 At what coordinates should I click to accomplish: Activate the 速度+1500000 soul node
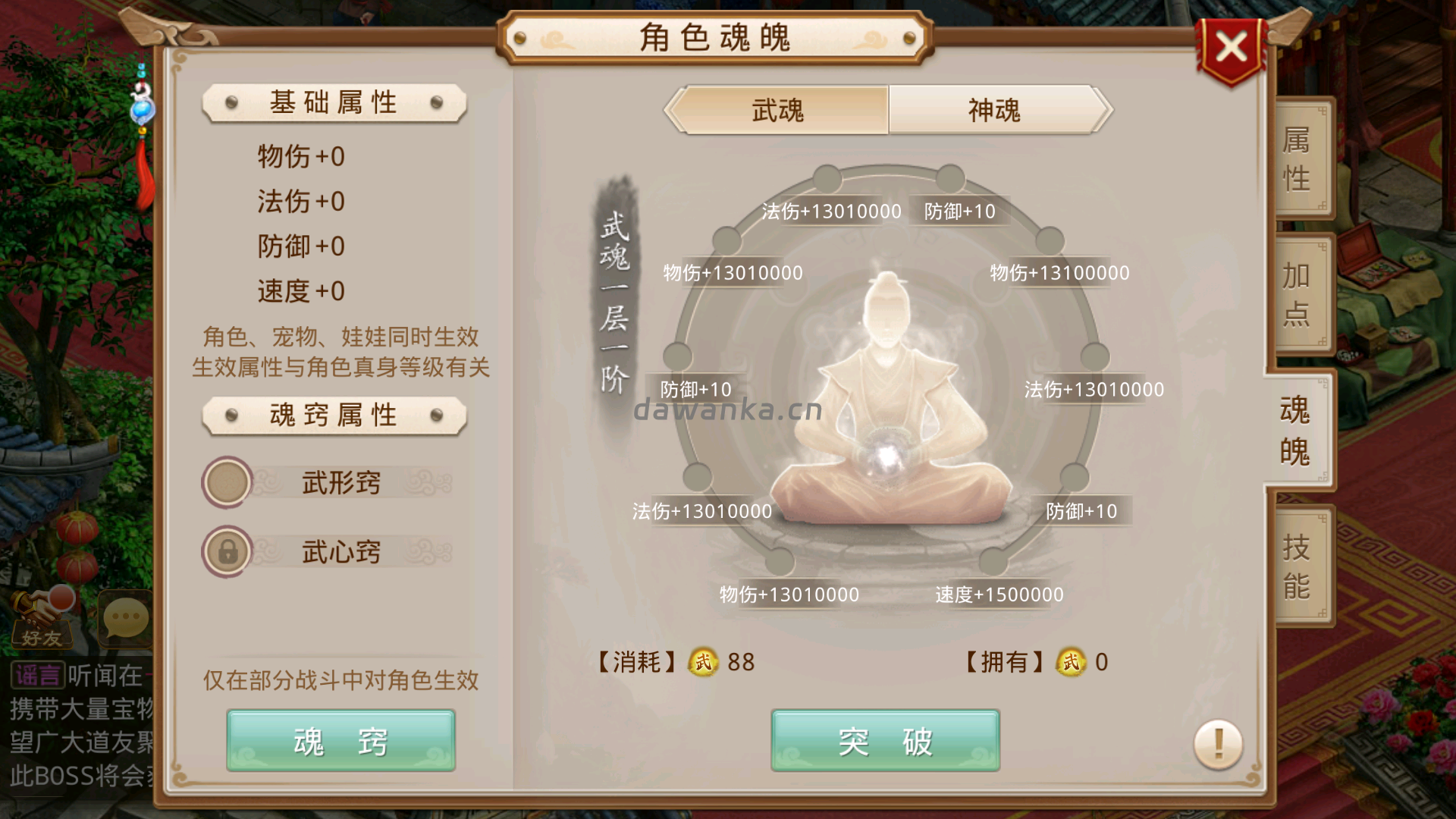coord(999,595)
